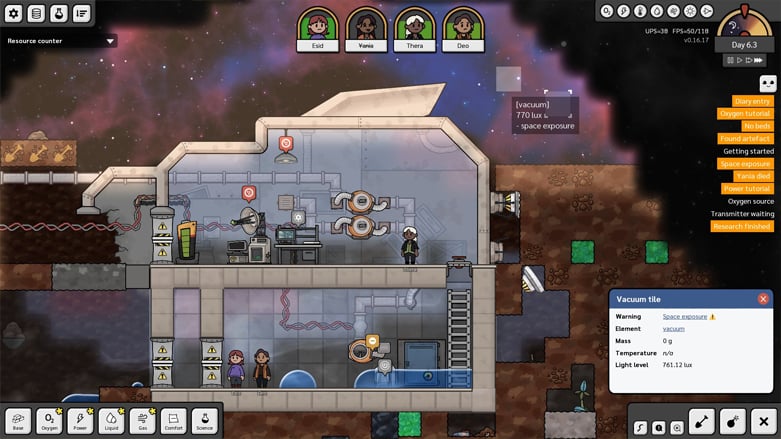Open the Base build category

pyautogui.click(x=19, y=421)
